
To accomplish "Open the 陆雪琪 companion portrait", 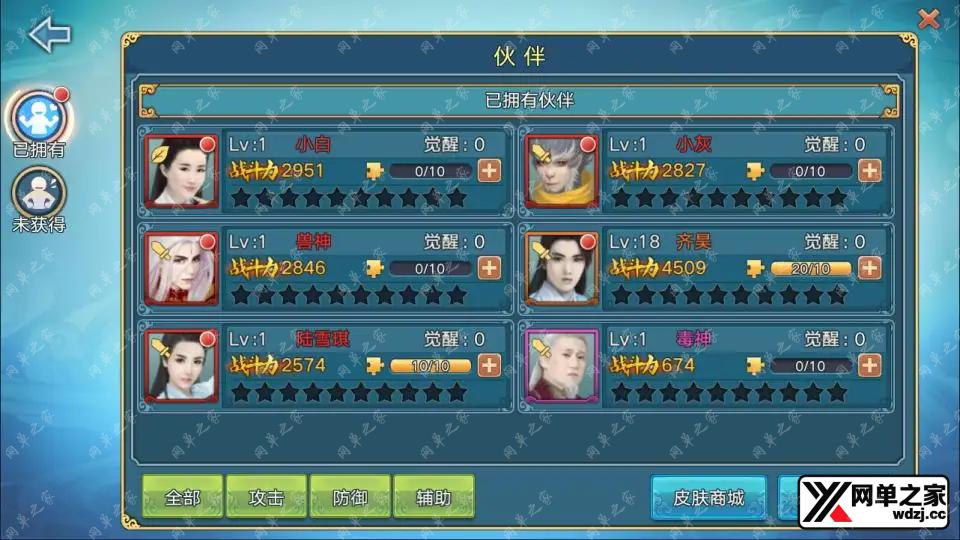I will point(182,365).
